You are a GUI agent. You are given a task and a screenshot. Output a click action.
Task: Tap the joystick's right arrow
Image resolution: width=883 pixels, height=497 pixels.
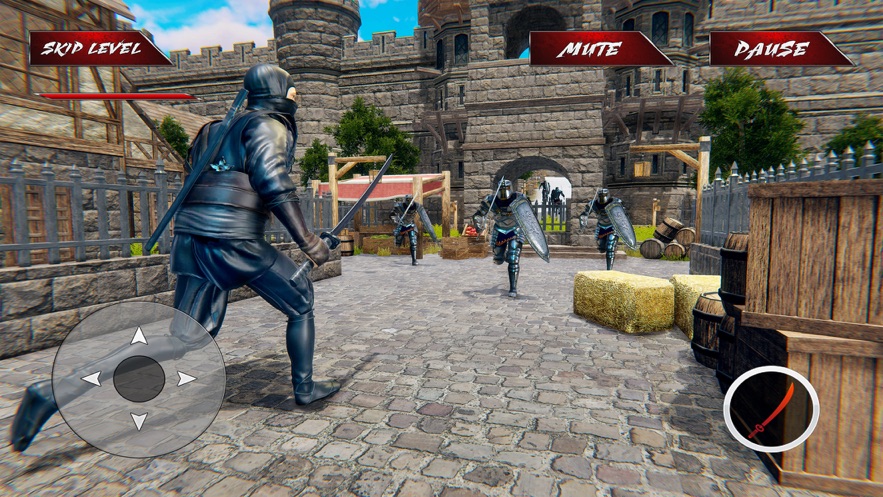click(186, 379)
